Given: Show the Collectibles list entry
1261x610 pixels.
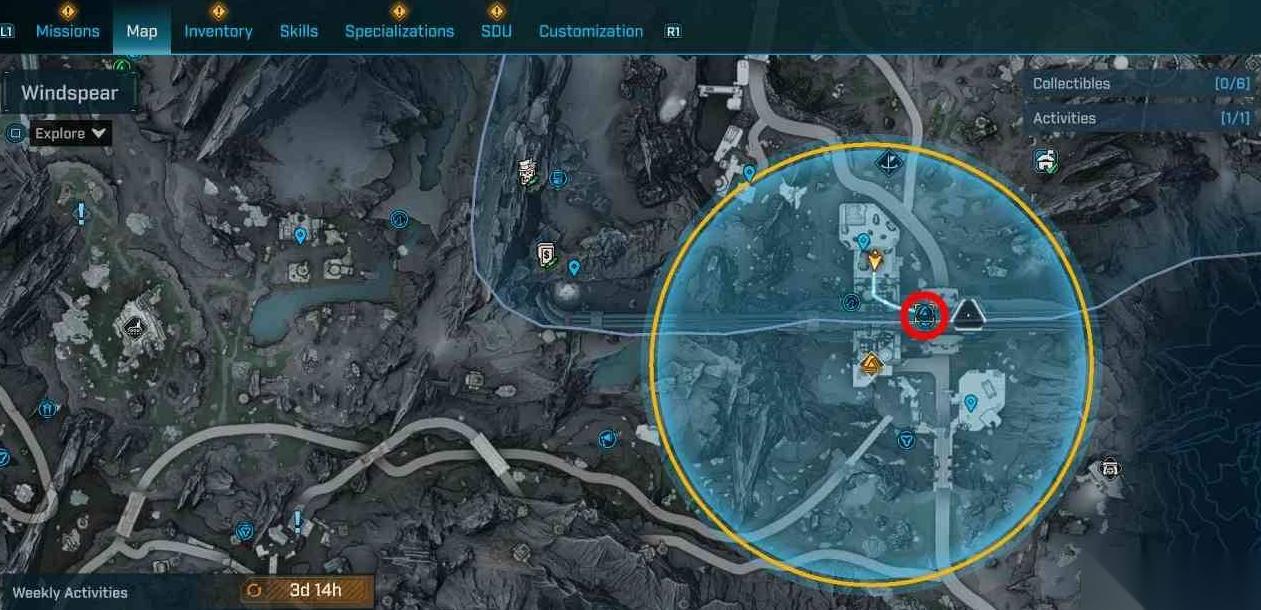Looking at the screenshot, I should point(1141,84).
